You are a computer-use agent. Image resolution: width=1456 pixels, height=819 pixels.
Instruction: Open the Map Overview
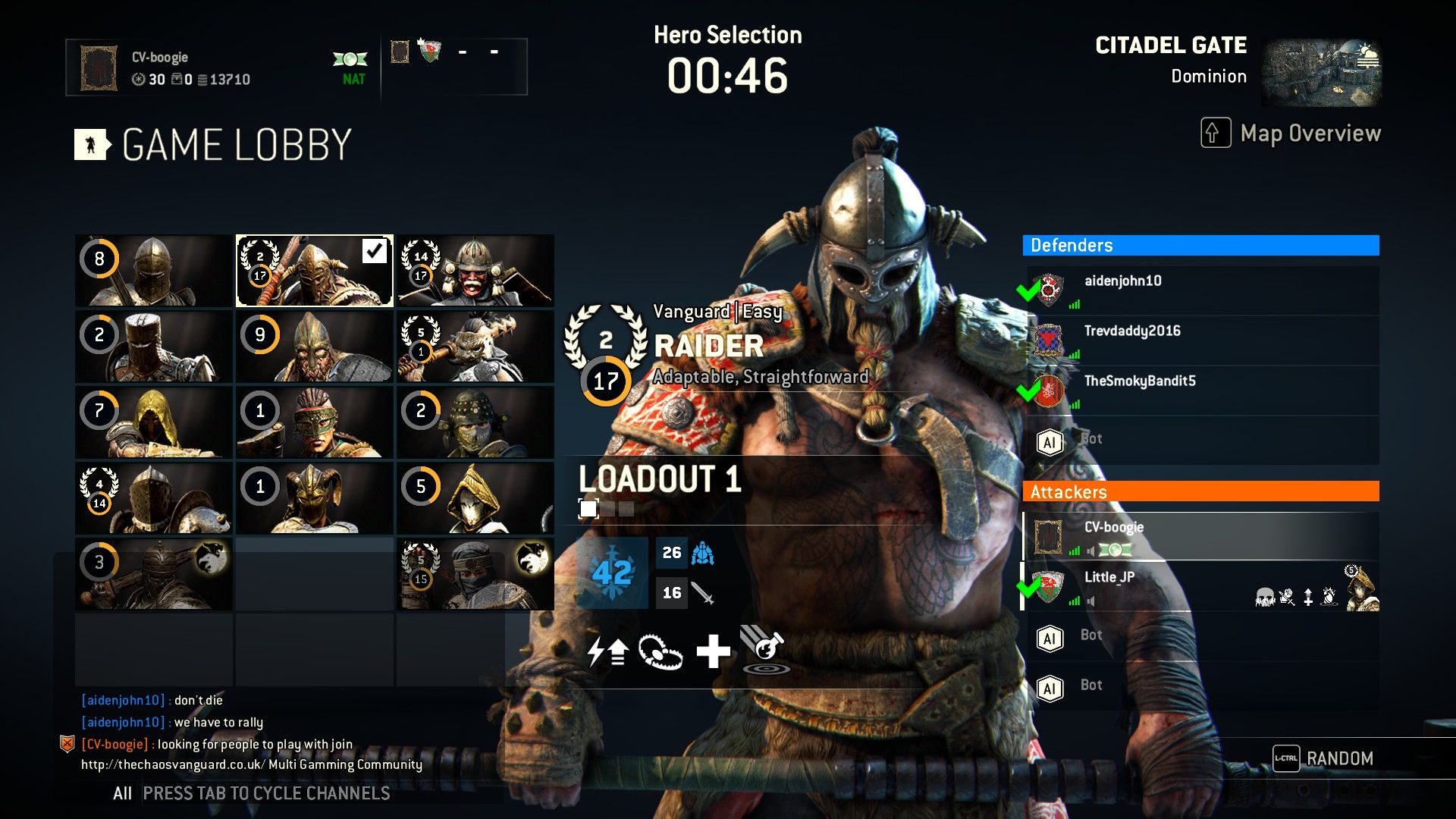(1291, 133)
